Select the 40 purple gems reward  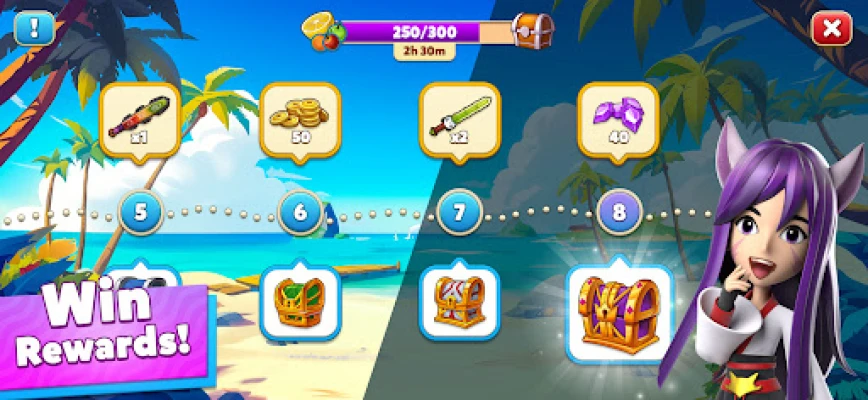(x=618, y=119)
